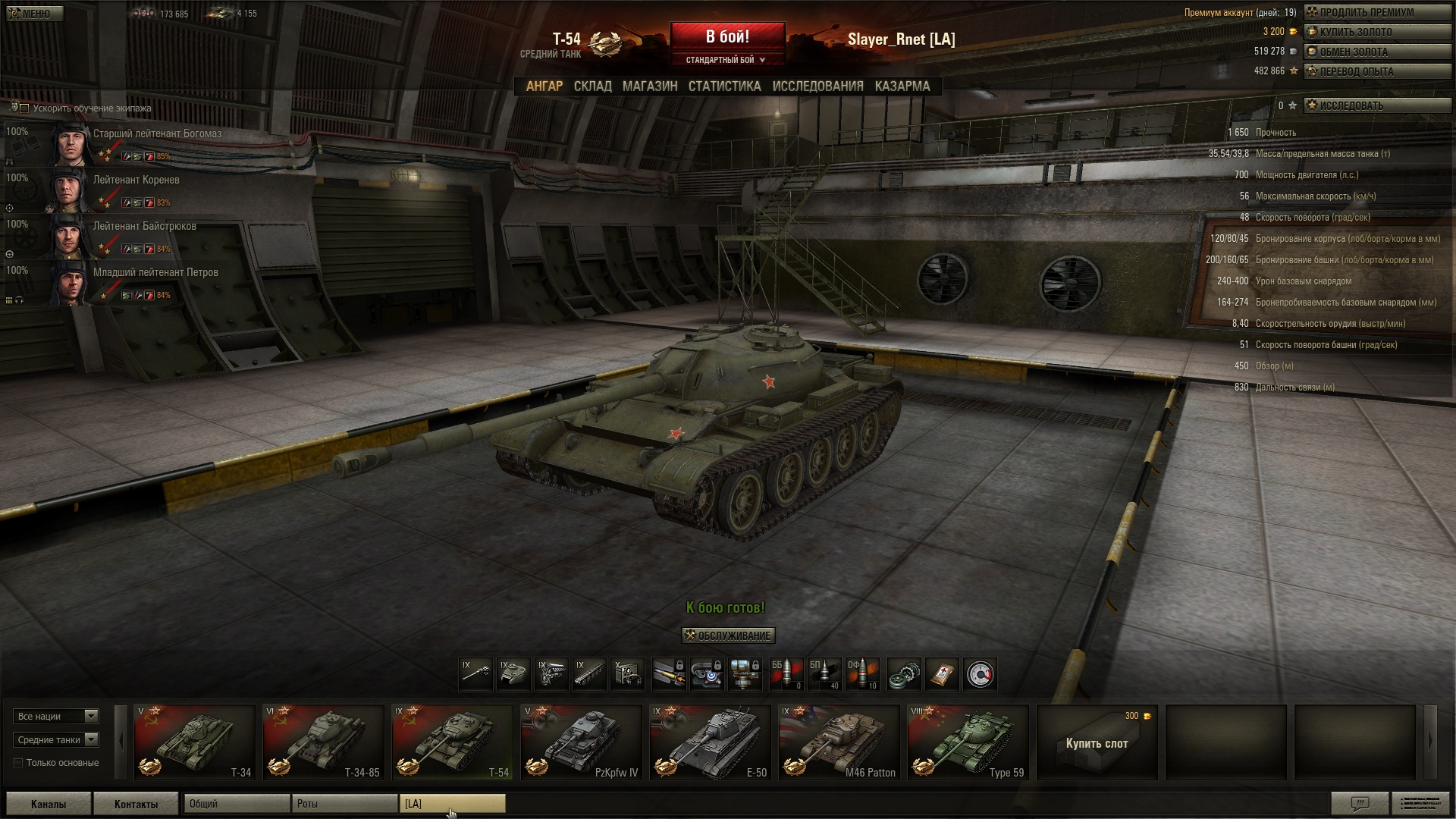The height and width of the screenshot is (819, 1456).
Task: Click ПРОДЛИТЬ ПРЕМИУМ button
Action: click(1376, 12)
